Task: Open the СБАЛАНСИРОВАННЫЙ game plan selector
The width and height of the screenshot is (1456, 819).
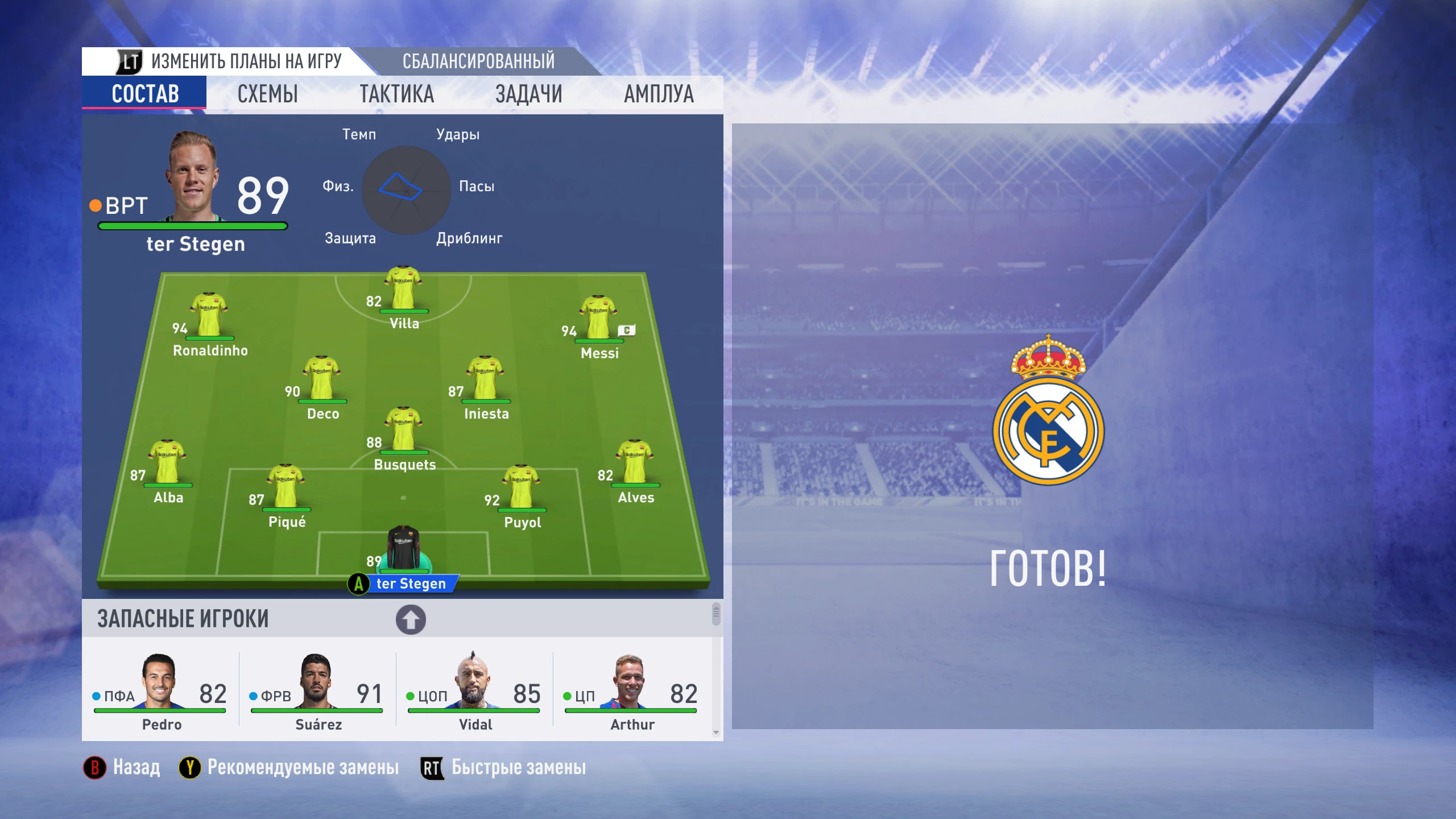Action: coord(479,61)
